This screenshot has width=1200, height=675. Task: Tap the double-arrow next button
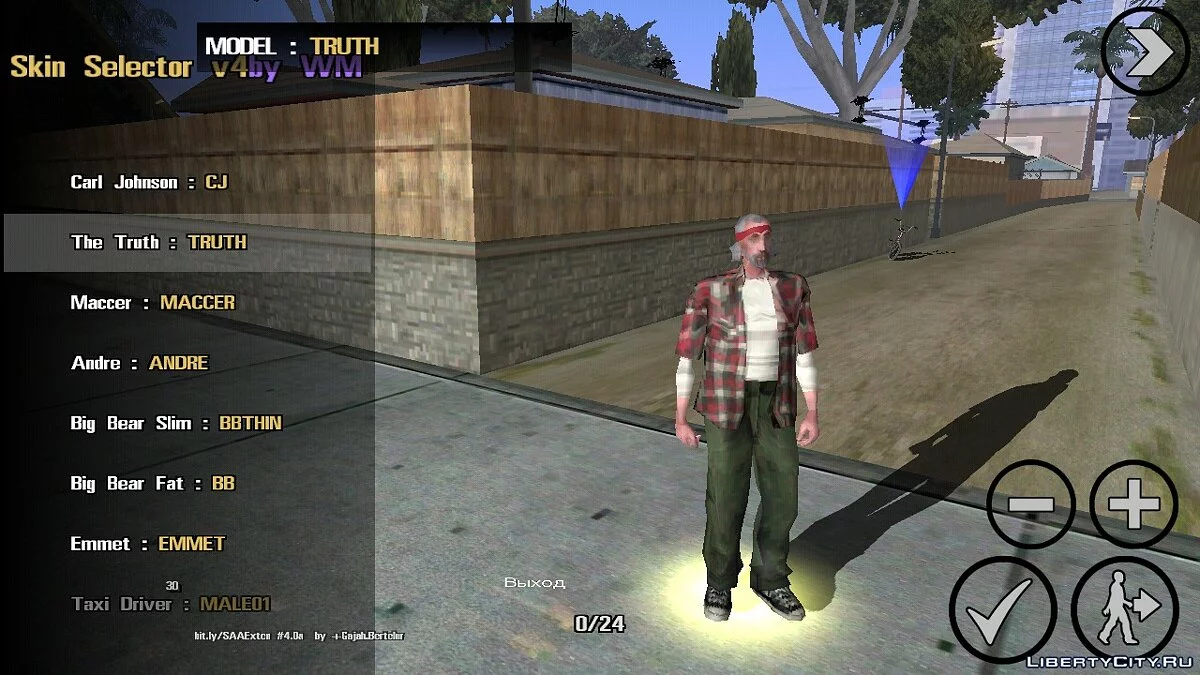coord(1146,52)
